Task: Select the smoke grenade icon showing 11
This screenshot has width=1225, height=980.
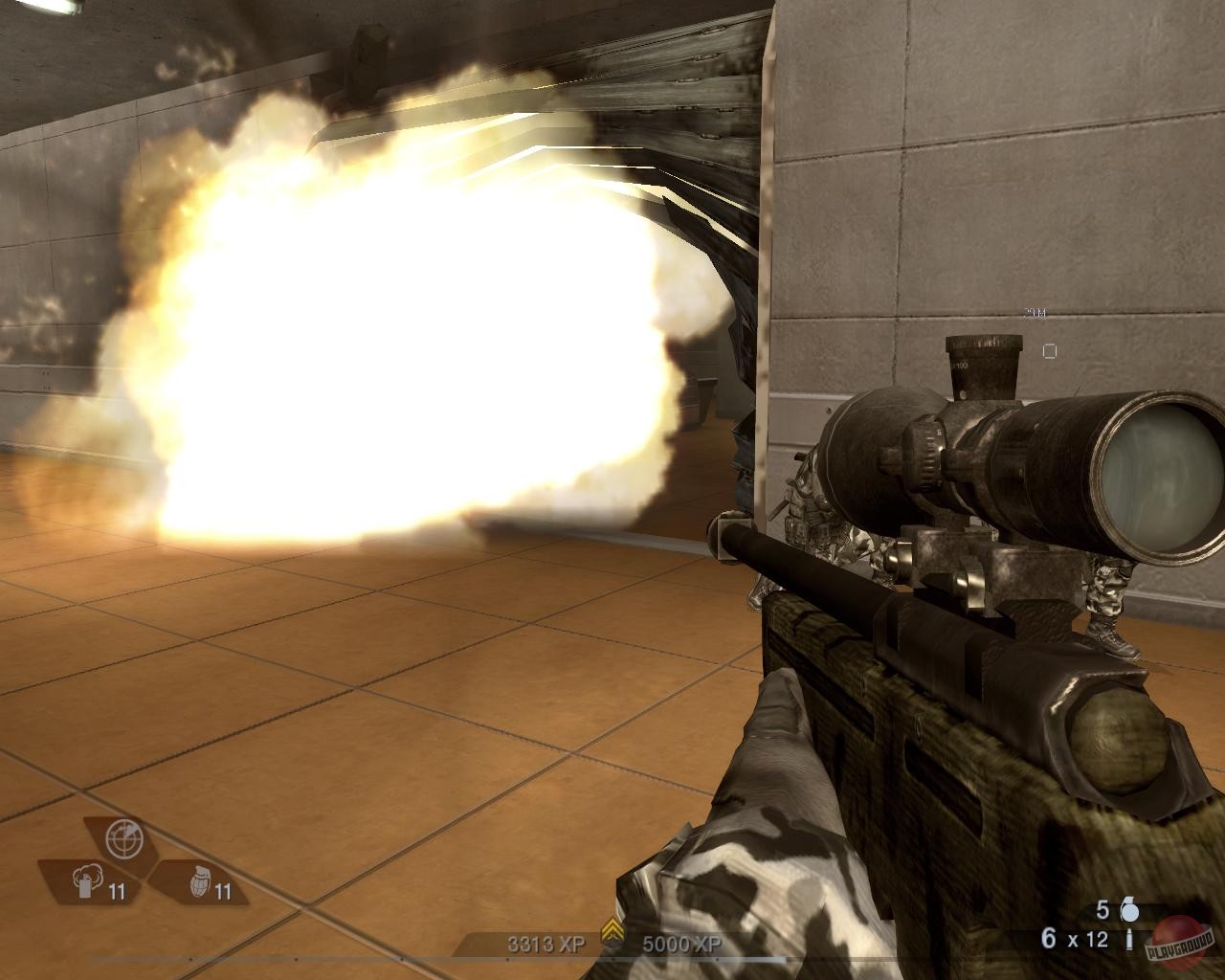Action: point(86,881)
